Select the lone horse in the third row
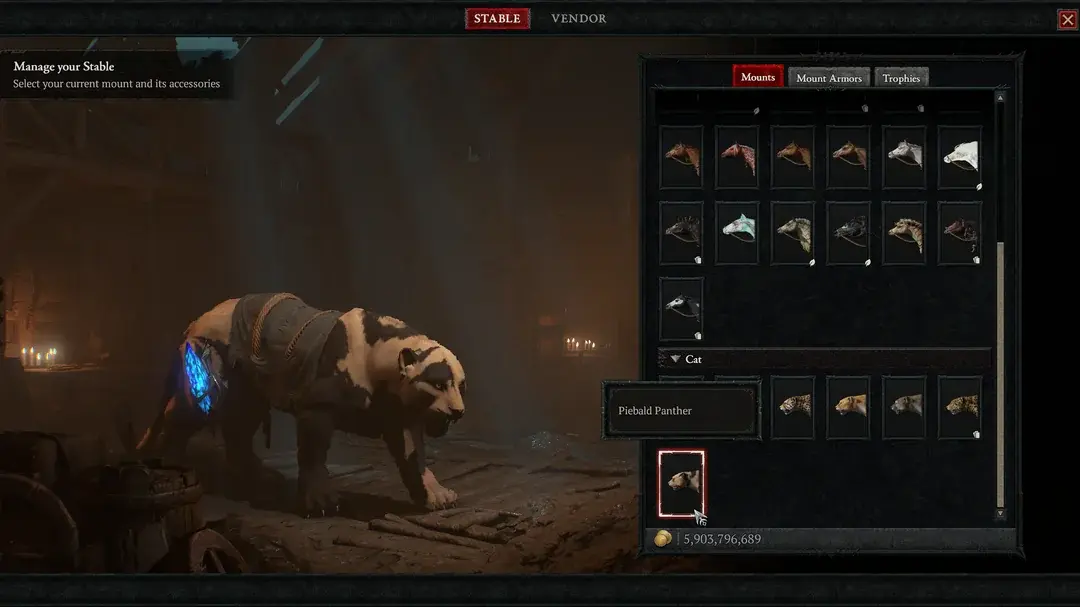The width and height of the screenshot is (1080, 607). tap(681, 308)
